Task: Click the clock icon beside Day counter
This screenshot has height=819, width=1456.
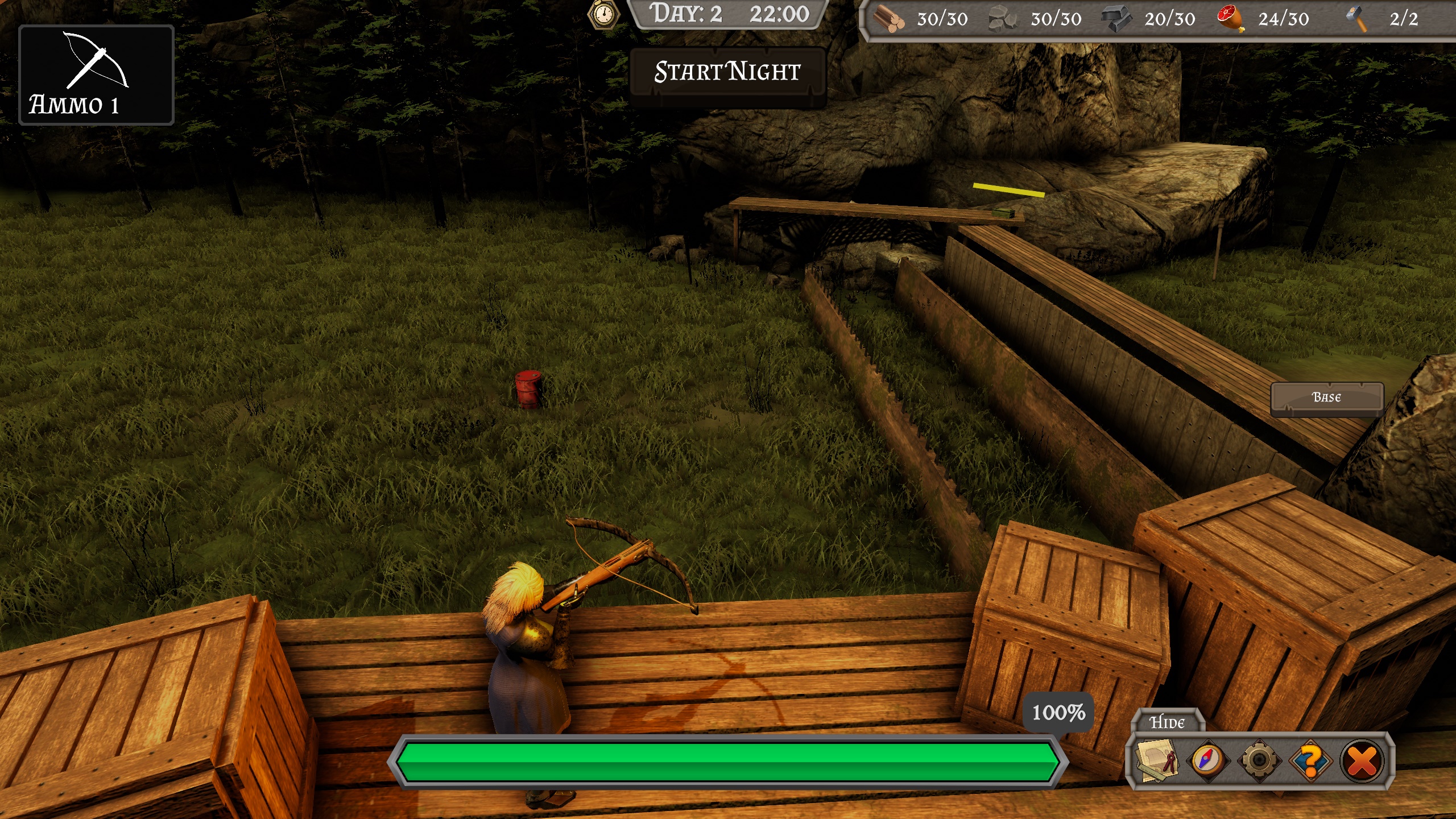Action: point(602,15)
